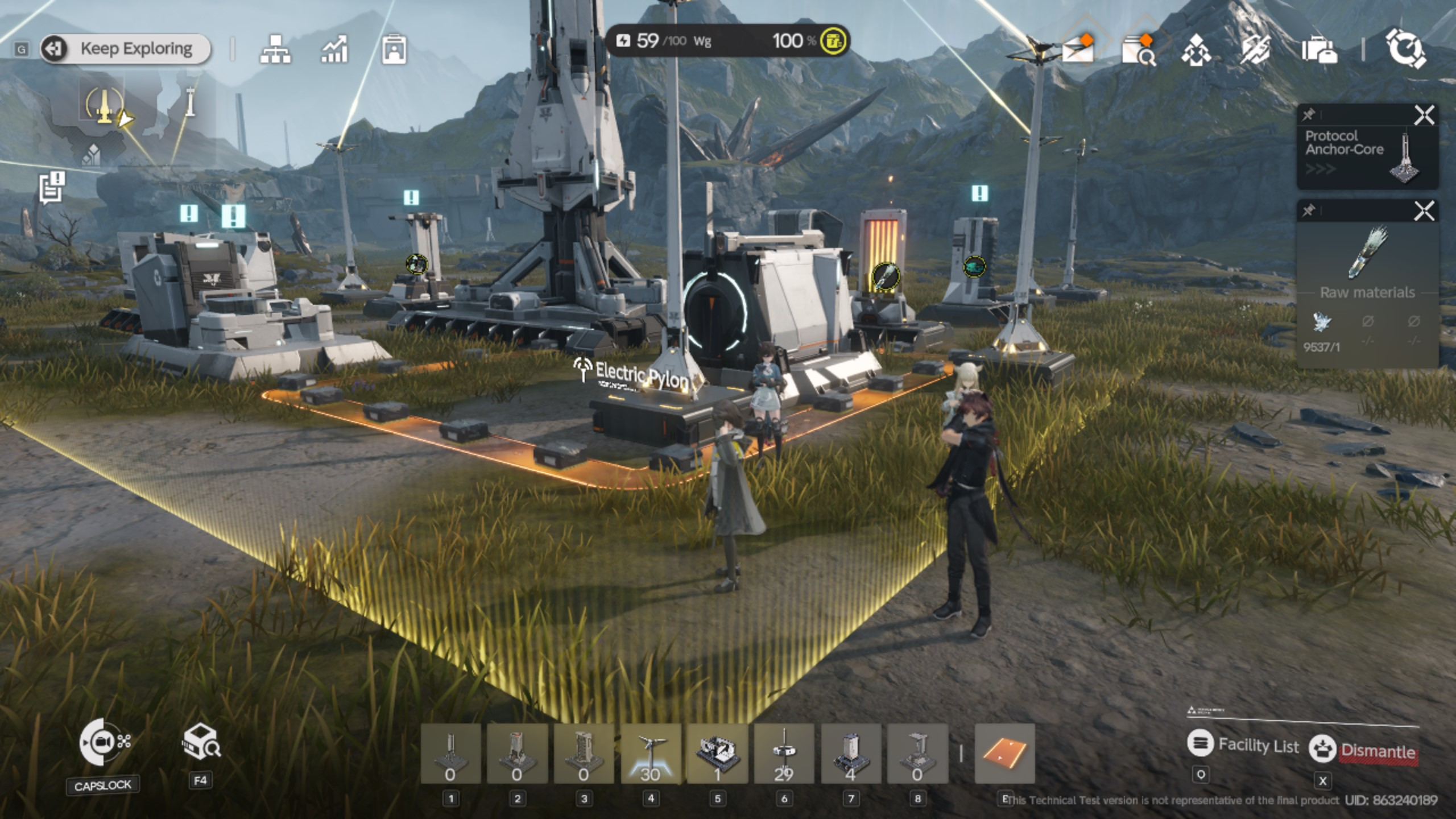Open the Facility List

(x=1243, y=745)
